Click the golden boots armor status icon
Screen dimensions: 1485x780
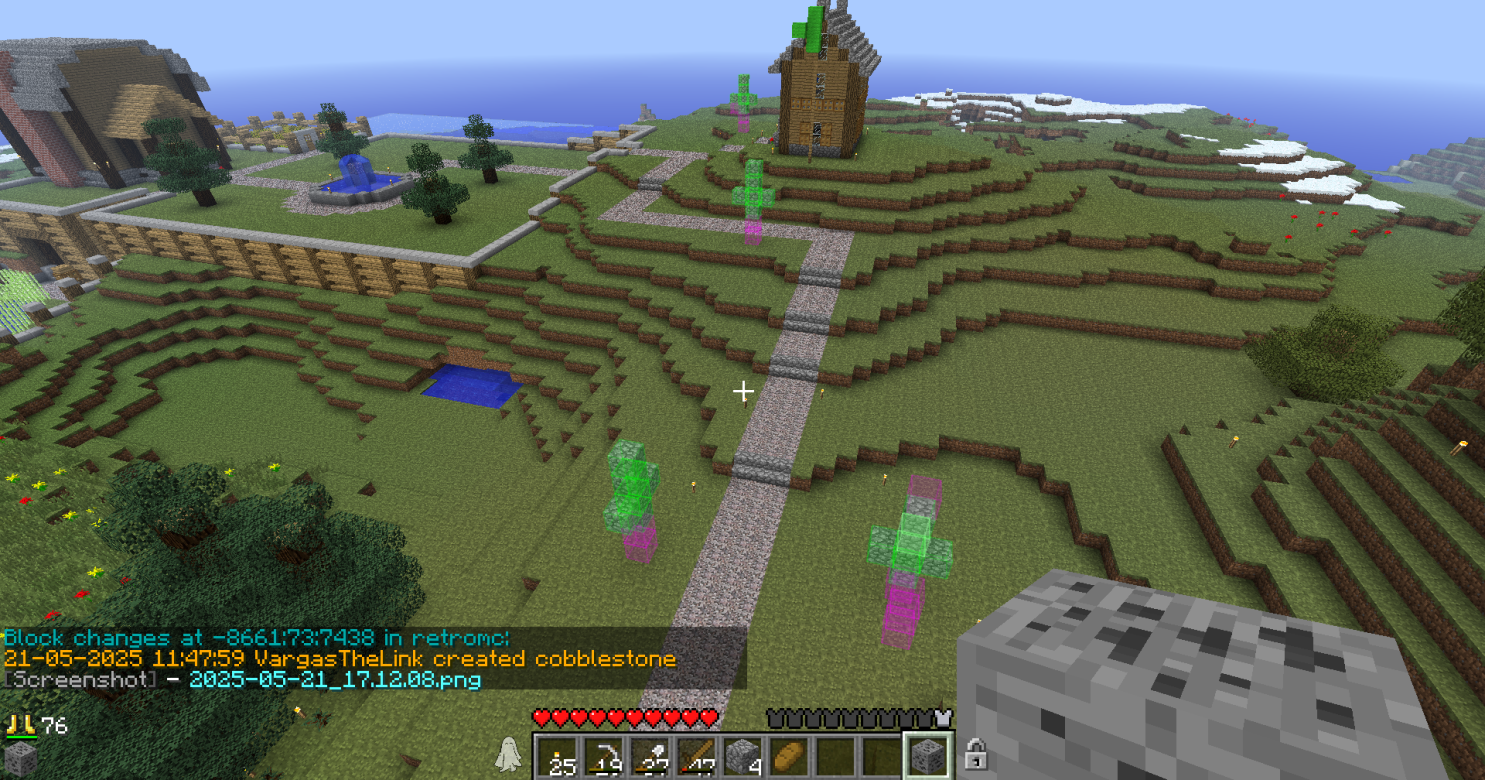[x=19, y=725]
